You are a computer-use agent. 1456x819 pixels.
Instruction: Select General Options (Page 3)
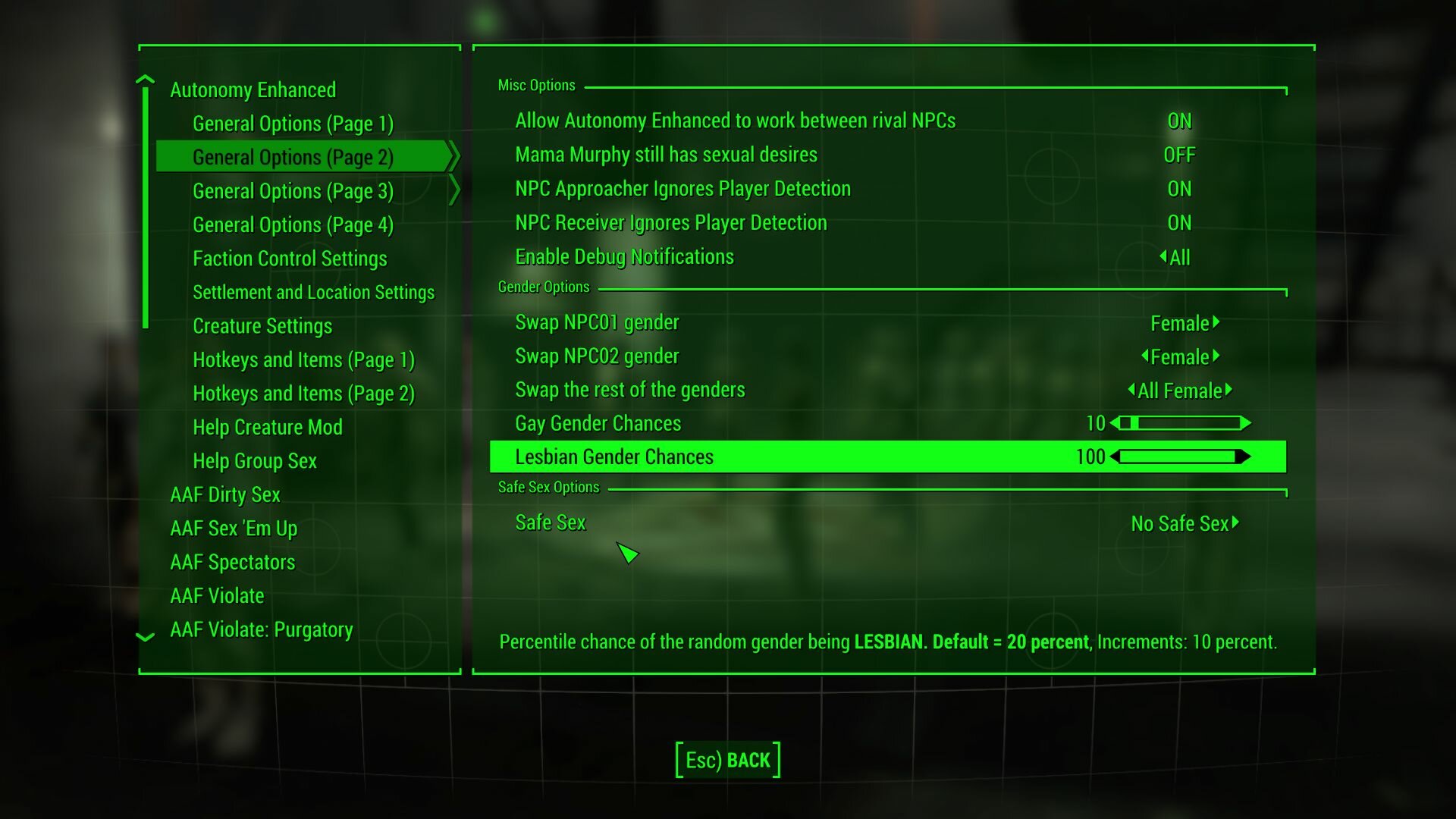tap(293, 191)
